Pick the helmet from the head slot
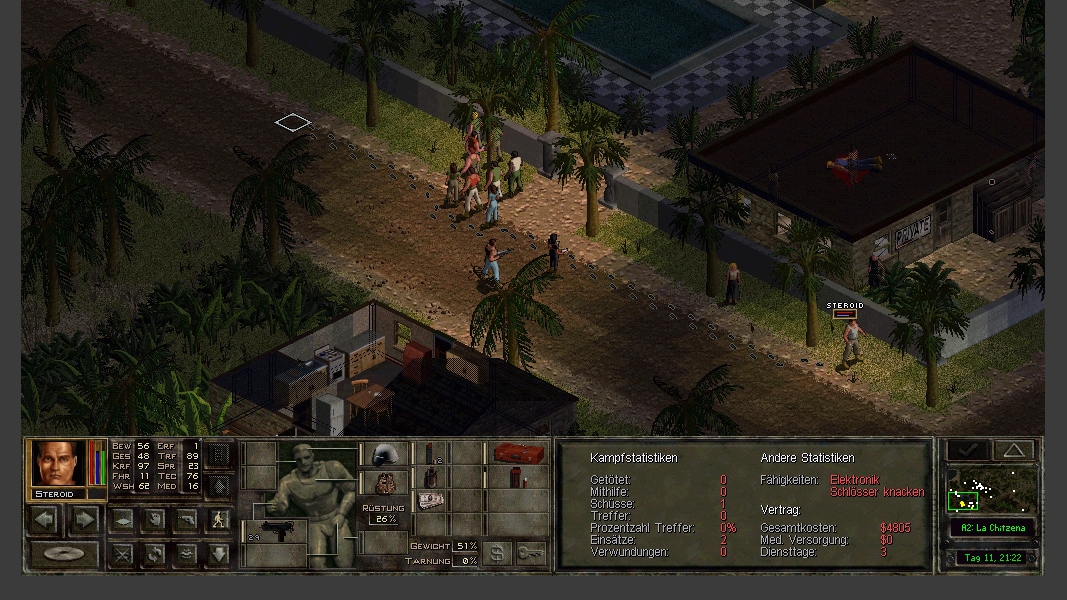Image resolution: width=1067 pixels, height=600 pixels. pyautogui.click(x=383, y=455)
